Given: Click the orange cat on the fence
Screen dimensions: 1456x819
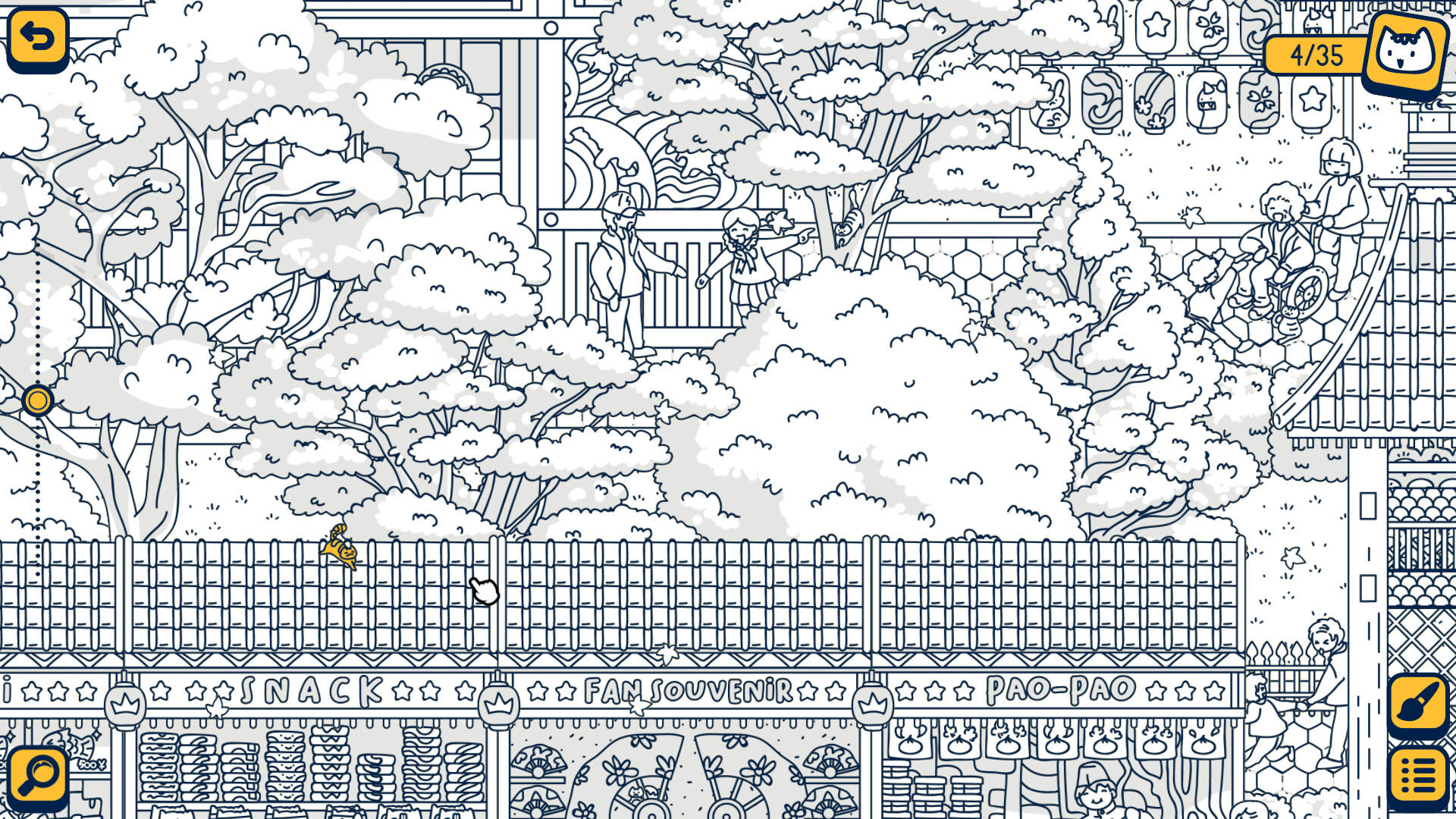Looking at the screenshot, I should point(340,552).
